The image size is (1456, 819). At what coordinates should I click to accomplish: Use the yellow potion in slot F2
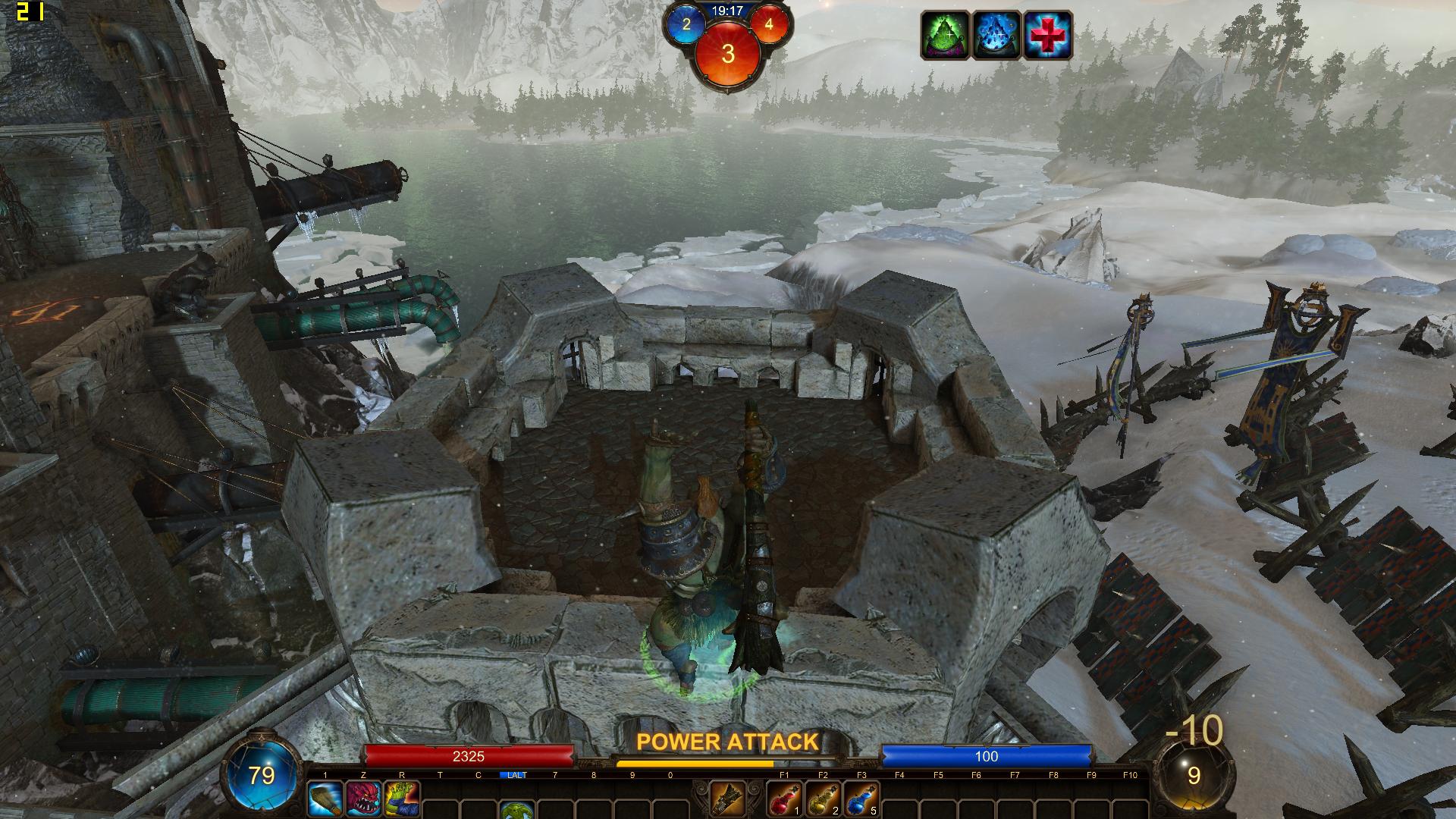tap(823, 799)
